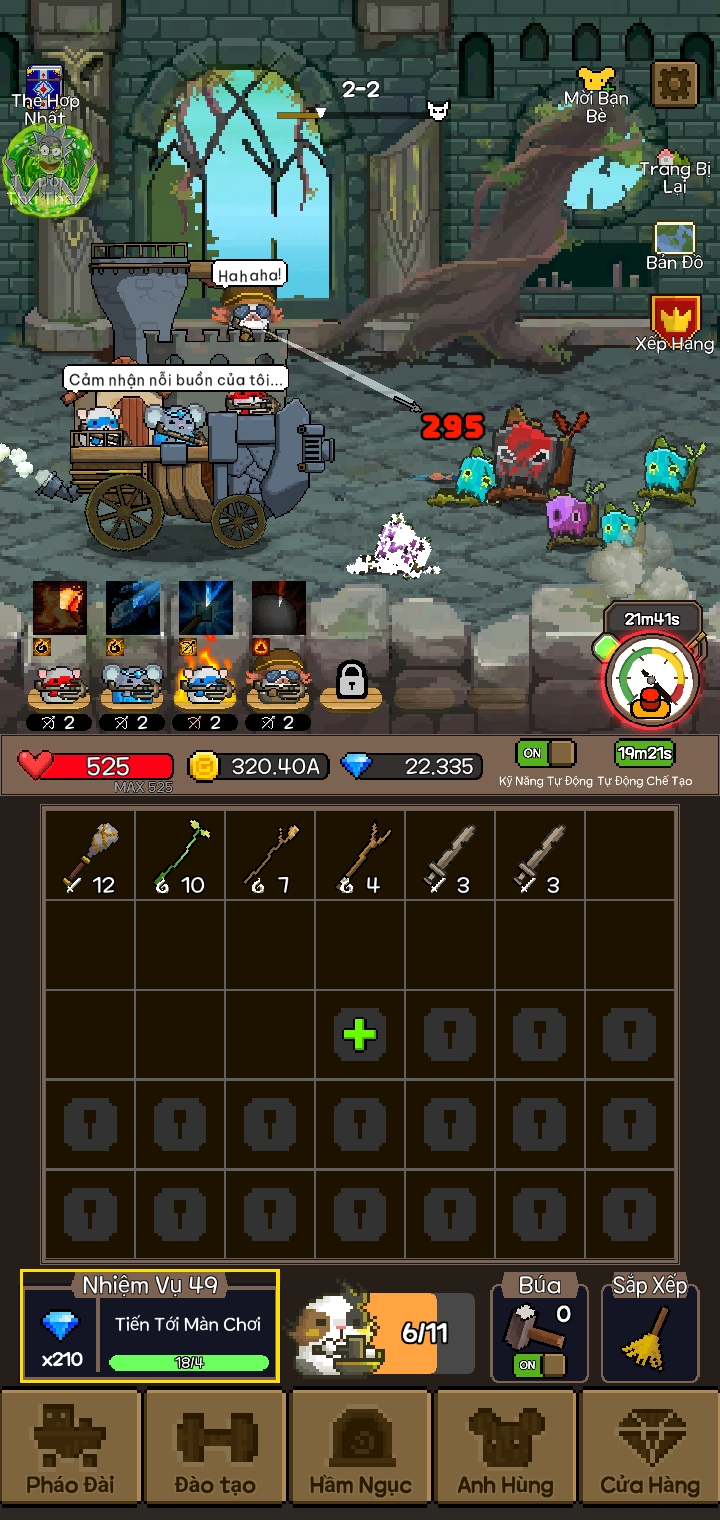Open the Trang Bị Lại menu
720x1520 pixels.
click(x=674, y=172)
